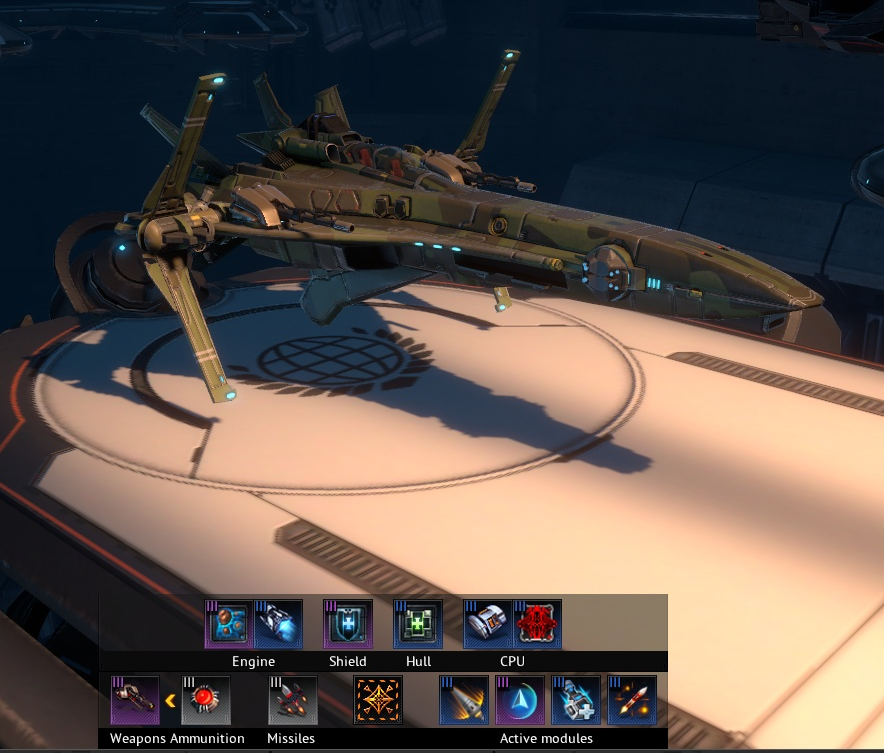Select the red orb Ammunition slot
This screenshot has width=884, height=753.
[x=206, y=700]
